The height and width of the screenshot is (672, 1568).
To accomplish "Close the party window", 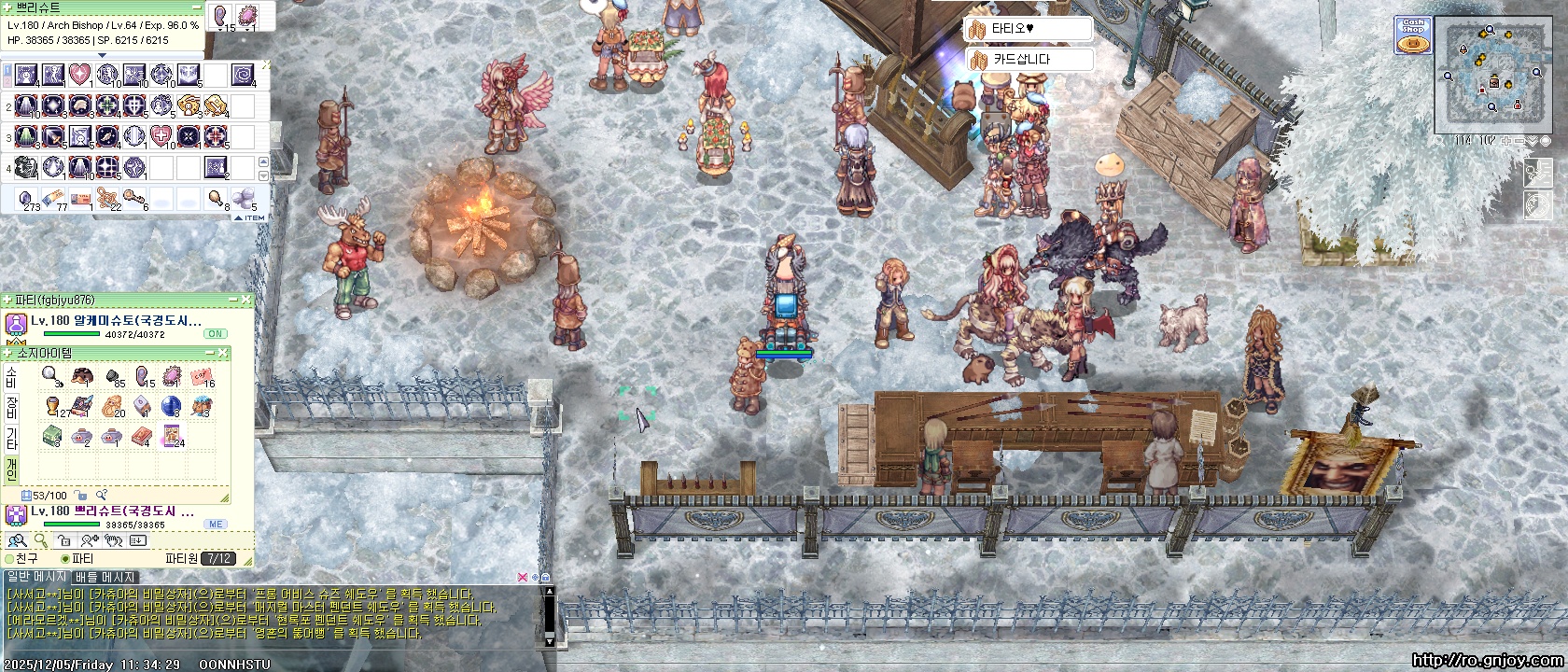I will pos(246,300).
